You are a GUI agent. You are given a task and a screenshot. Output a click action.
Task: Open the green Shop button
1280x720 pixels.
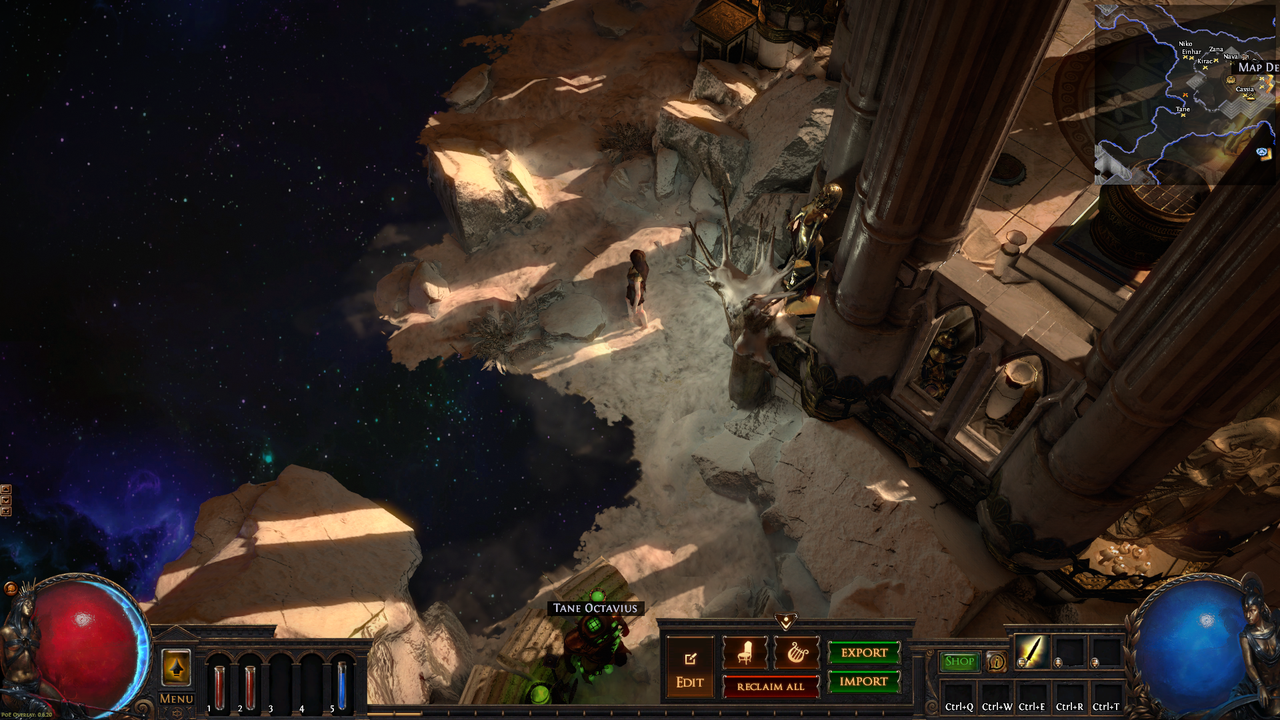(x=959, y=661)
